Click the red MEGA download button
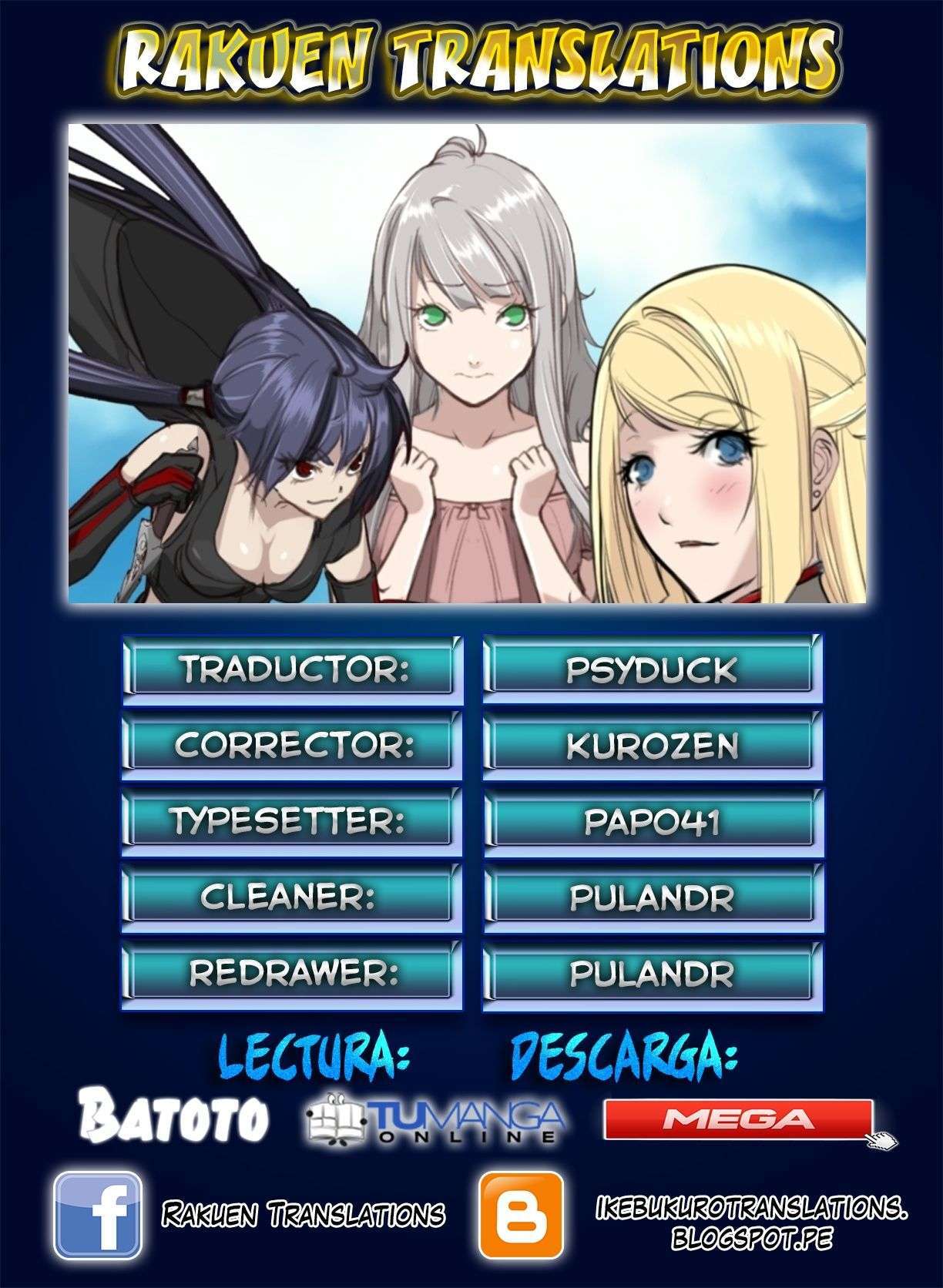Screen dimensions: 943x1288 (x=738, y=1119)
